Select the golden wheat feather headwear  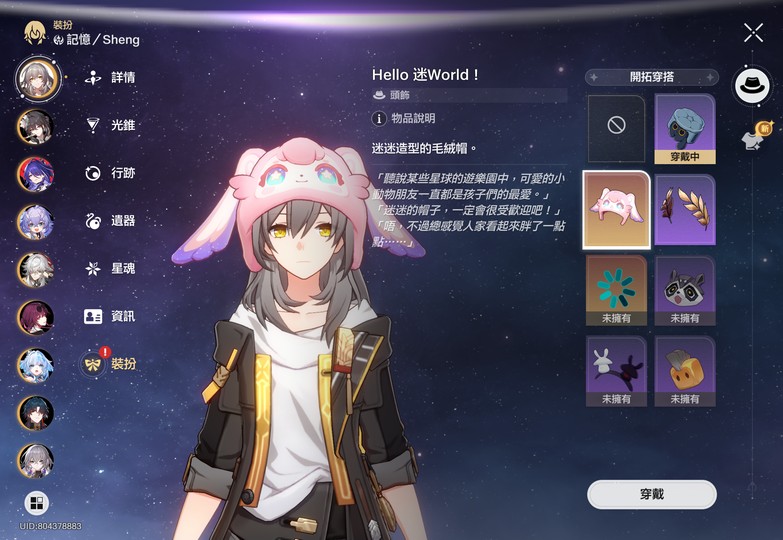[685, 209]
